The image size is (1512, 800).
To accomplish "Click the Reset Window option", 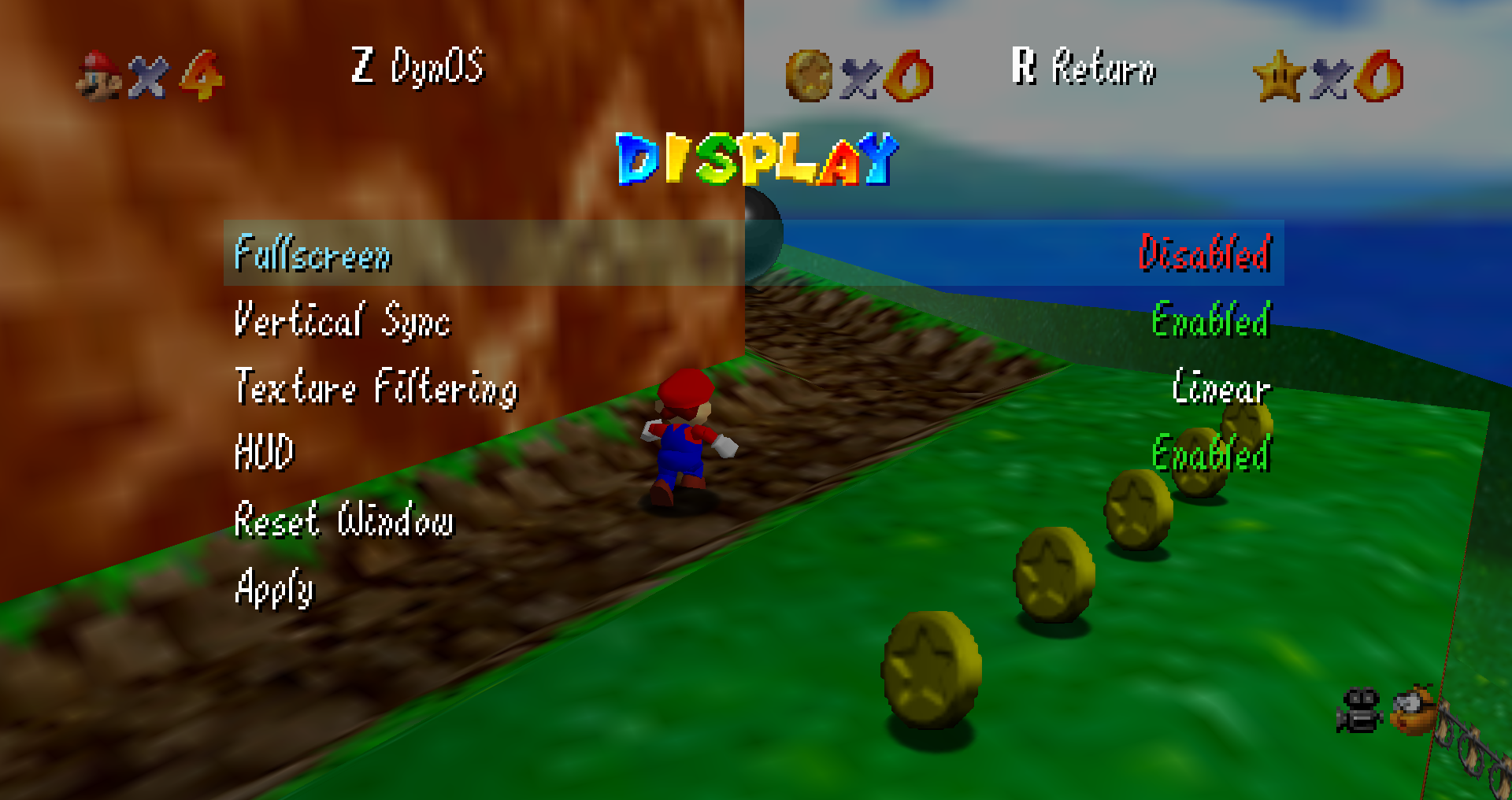I will (344, 520).
